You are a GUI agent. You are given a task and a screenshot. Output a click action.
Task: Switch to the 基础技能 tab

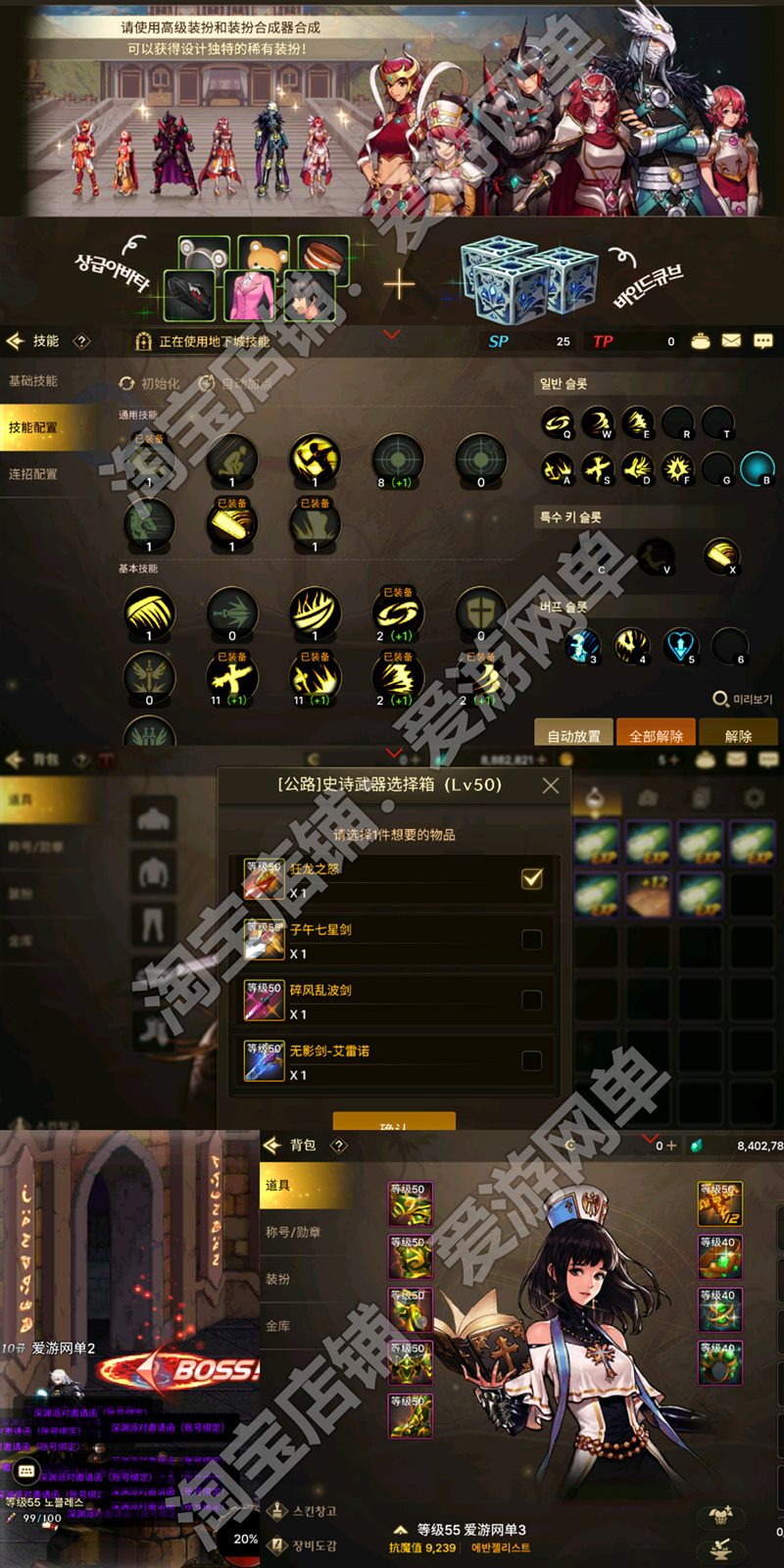pos(34,381)
